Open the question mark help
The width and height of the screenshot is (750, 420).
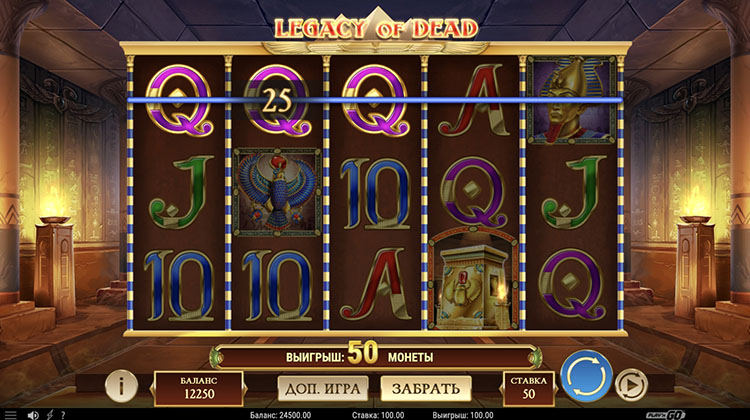coord(62,414)
